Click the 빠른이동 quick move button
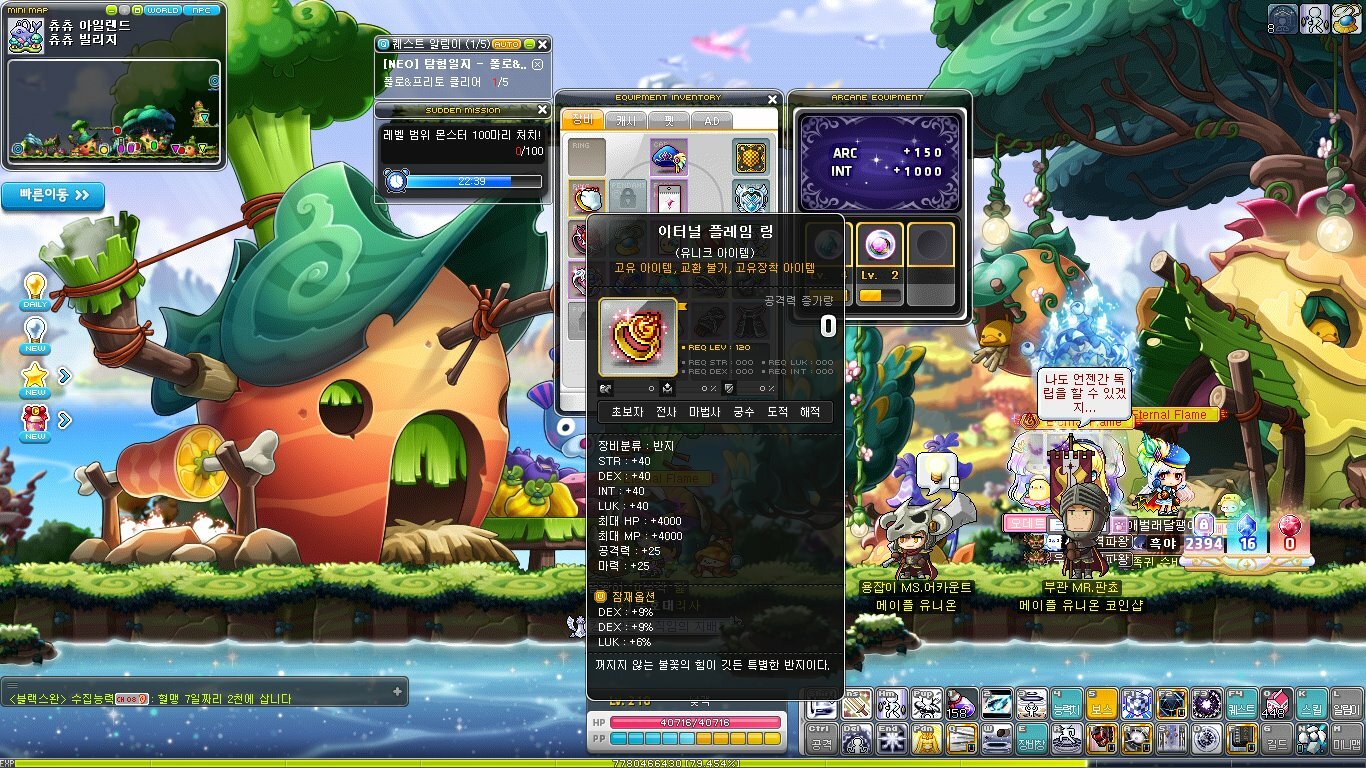The width and height of the screenshot is (1366, 768). [x=53, y=195]
